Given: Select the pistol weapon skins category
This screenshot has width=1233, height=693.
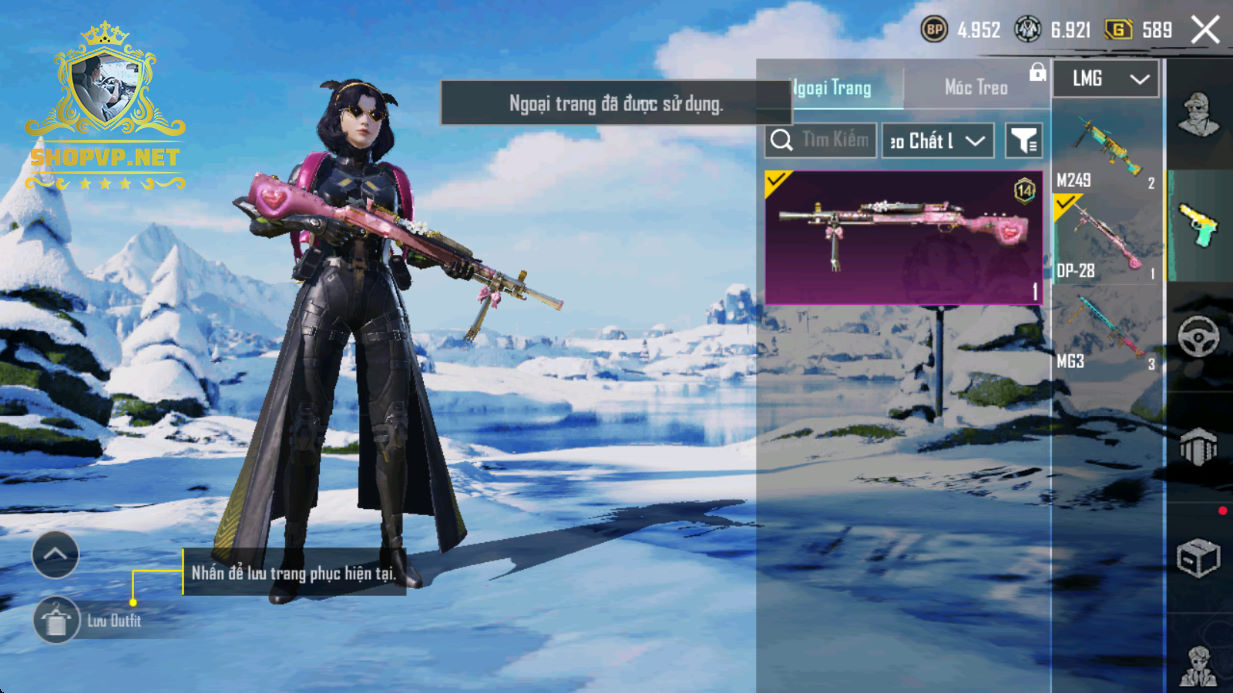Looking at the screenshot, I should (x=1198, y=225).
